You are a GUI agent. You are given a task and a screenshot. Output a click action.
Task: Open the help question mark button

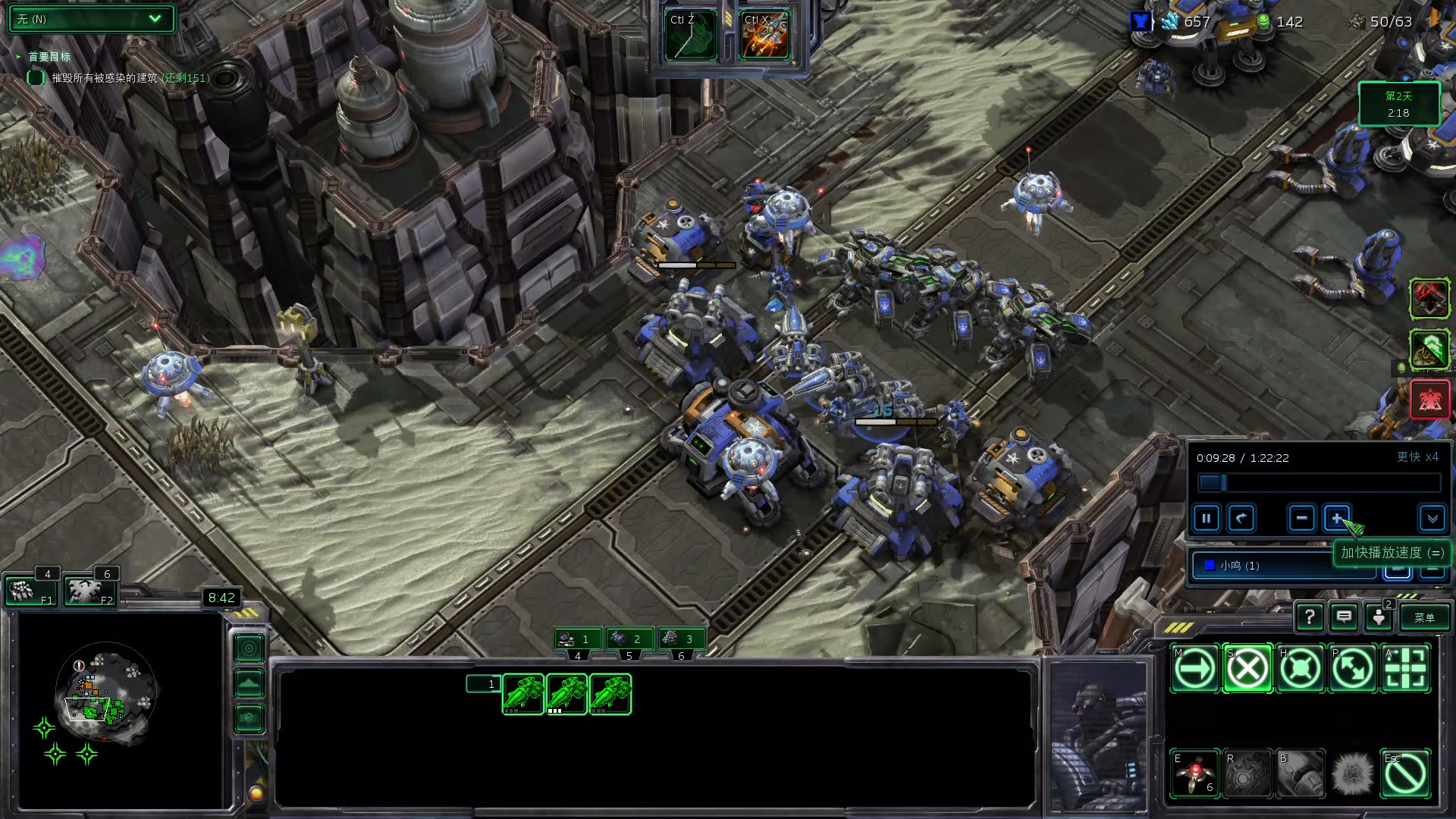coord(1309,617)
